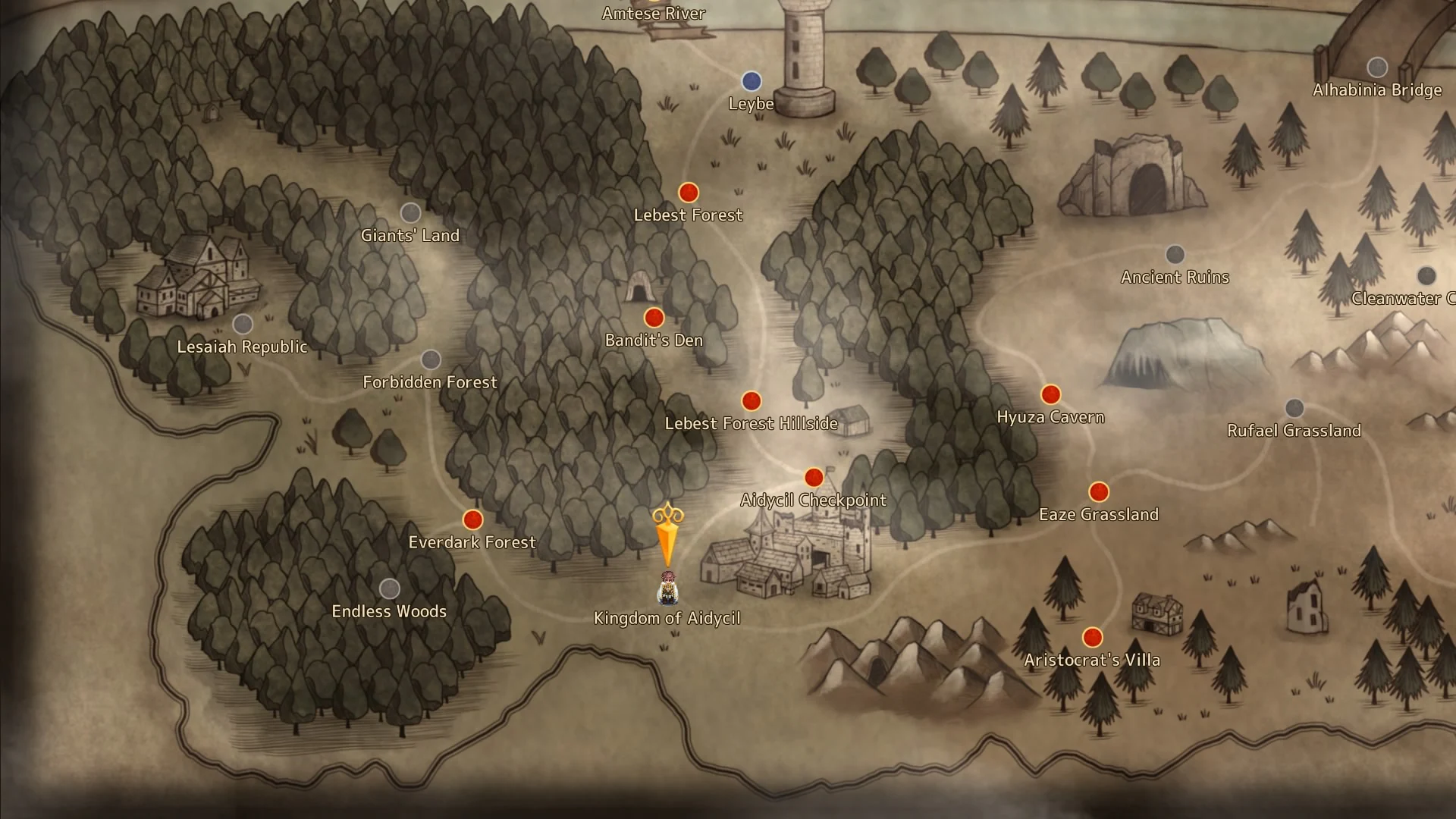Choose the Aristocrat's Villa marker
The width and height of the screenshot is (1456, 819).
pyautogui.click(x=1092, y=637)
